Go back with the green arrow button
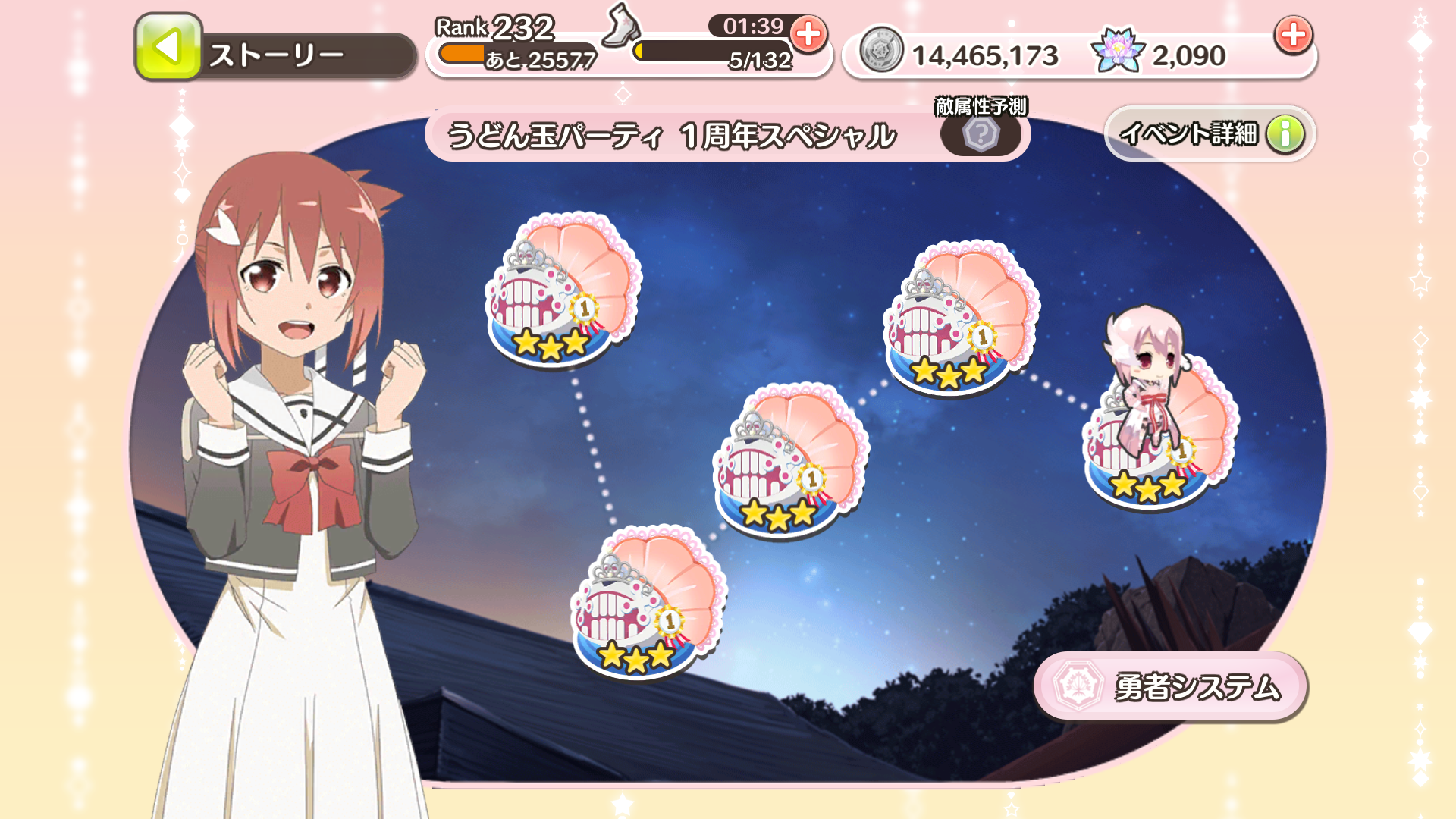1456x819 pixels. click(168, 48)
